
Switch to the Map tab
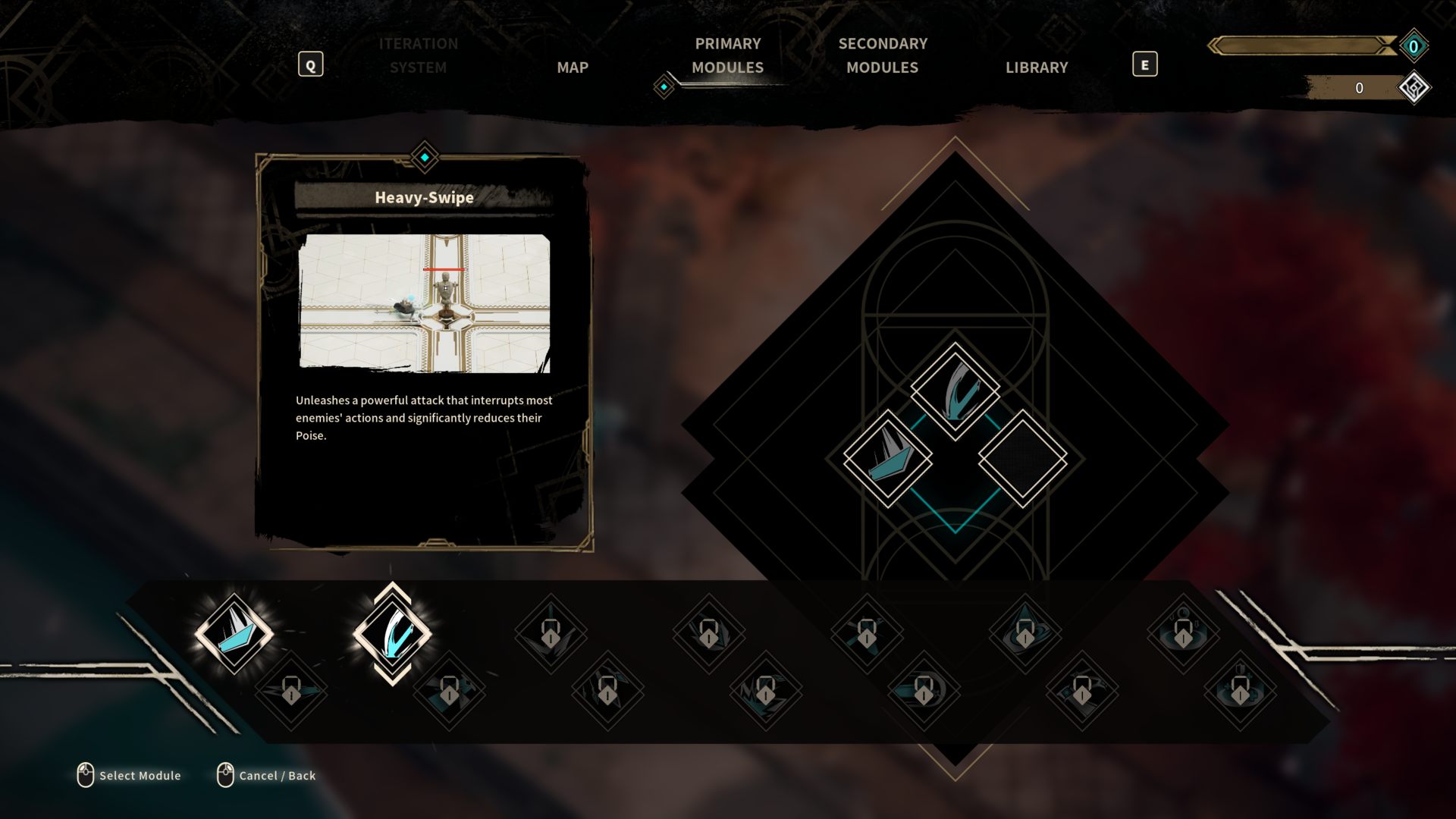[573, 67]
